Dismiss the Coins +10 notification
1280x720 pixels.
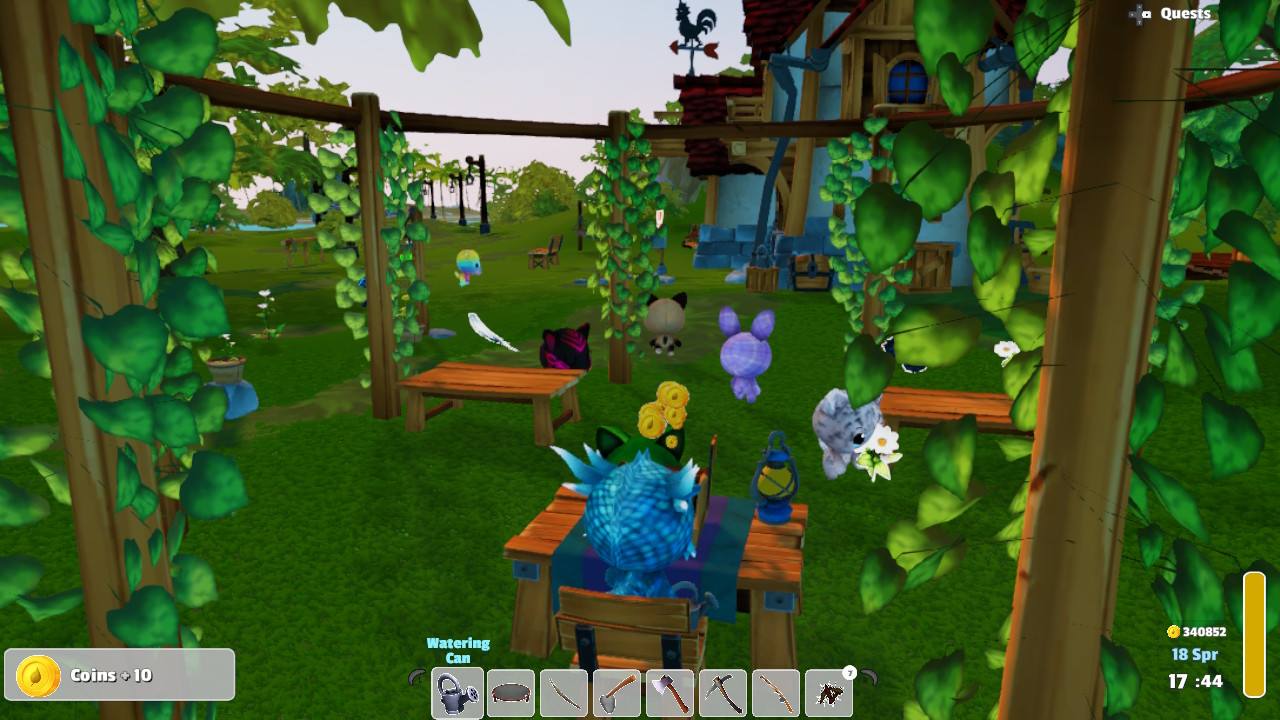coord(119,674)
